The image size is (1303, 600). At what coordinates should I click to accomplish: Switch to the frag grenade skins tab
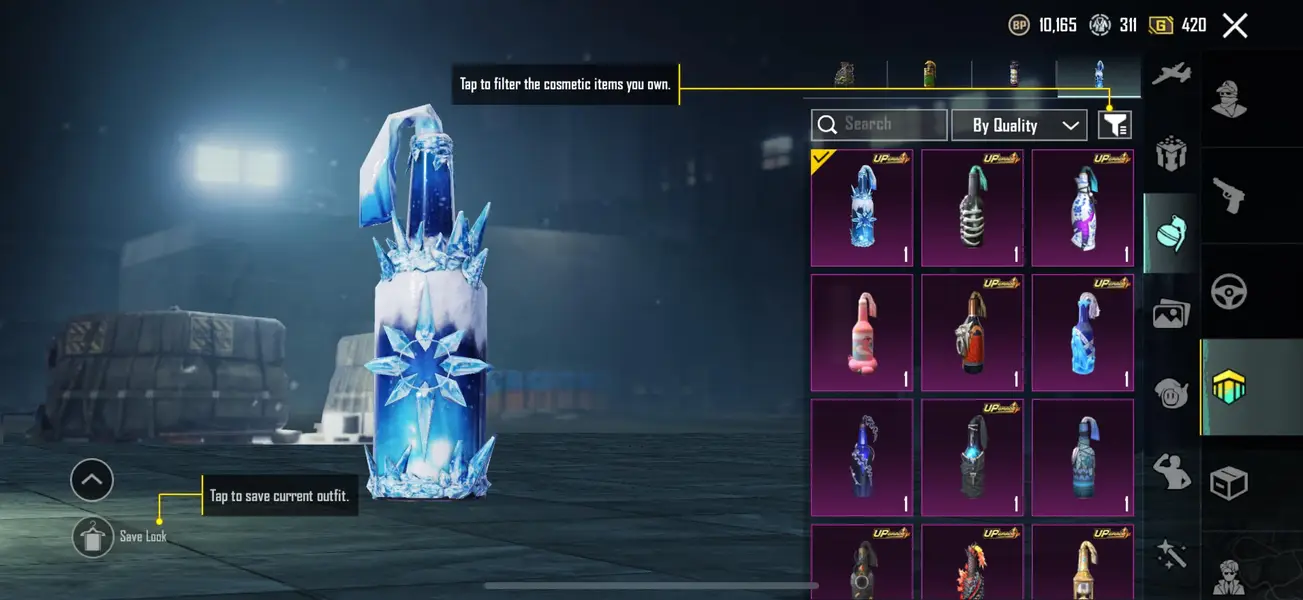[845, 74]
